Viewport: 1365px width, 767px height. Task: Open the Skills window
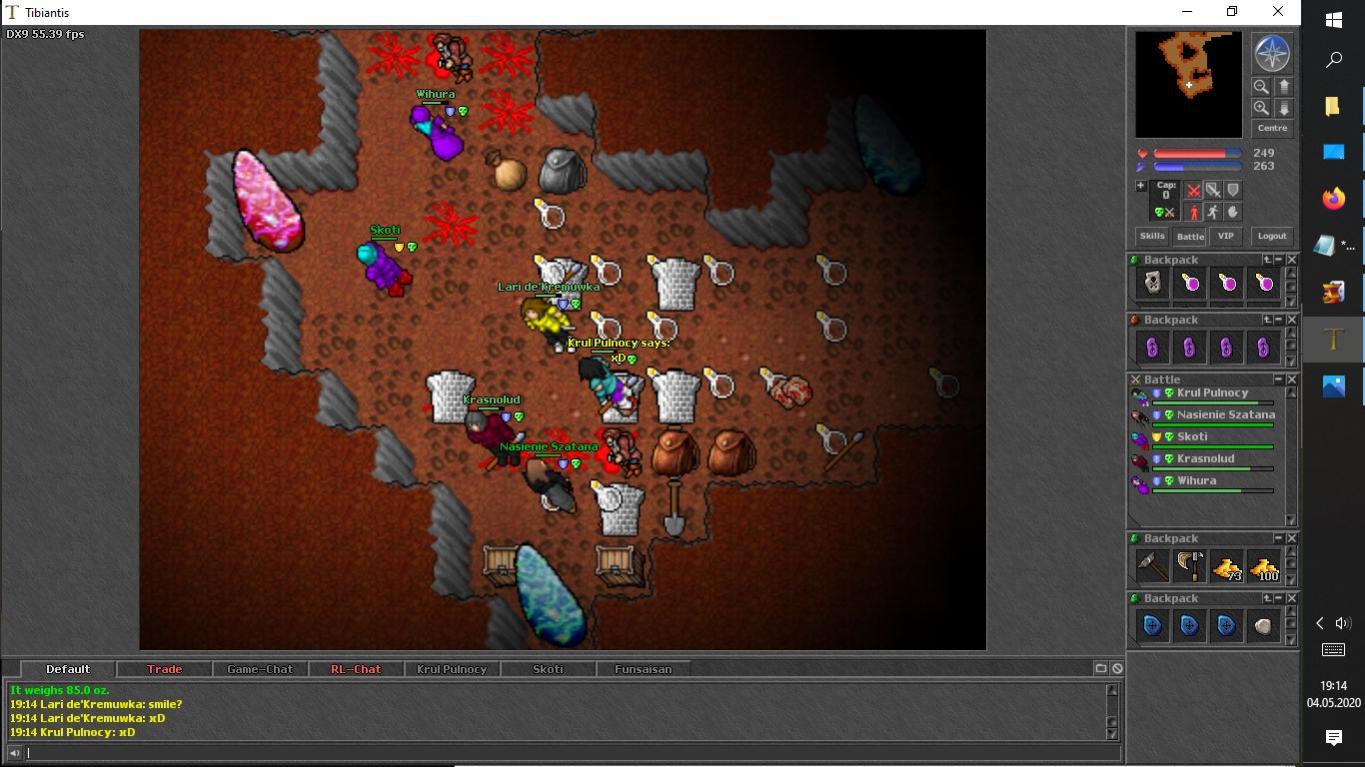(x=1152, y=236)
